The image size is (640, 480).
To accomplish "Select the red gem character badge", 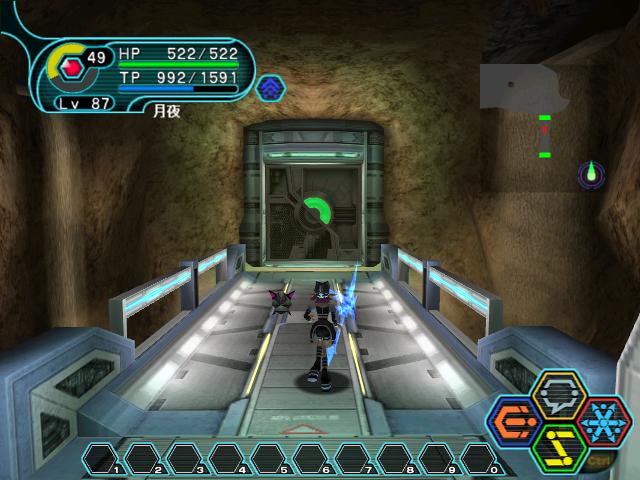I will (x=69, y=69).
